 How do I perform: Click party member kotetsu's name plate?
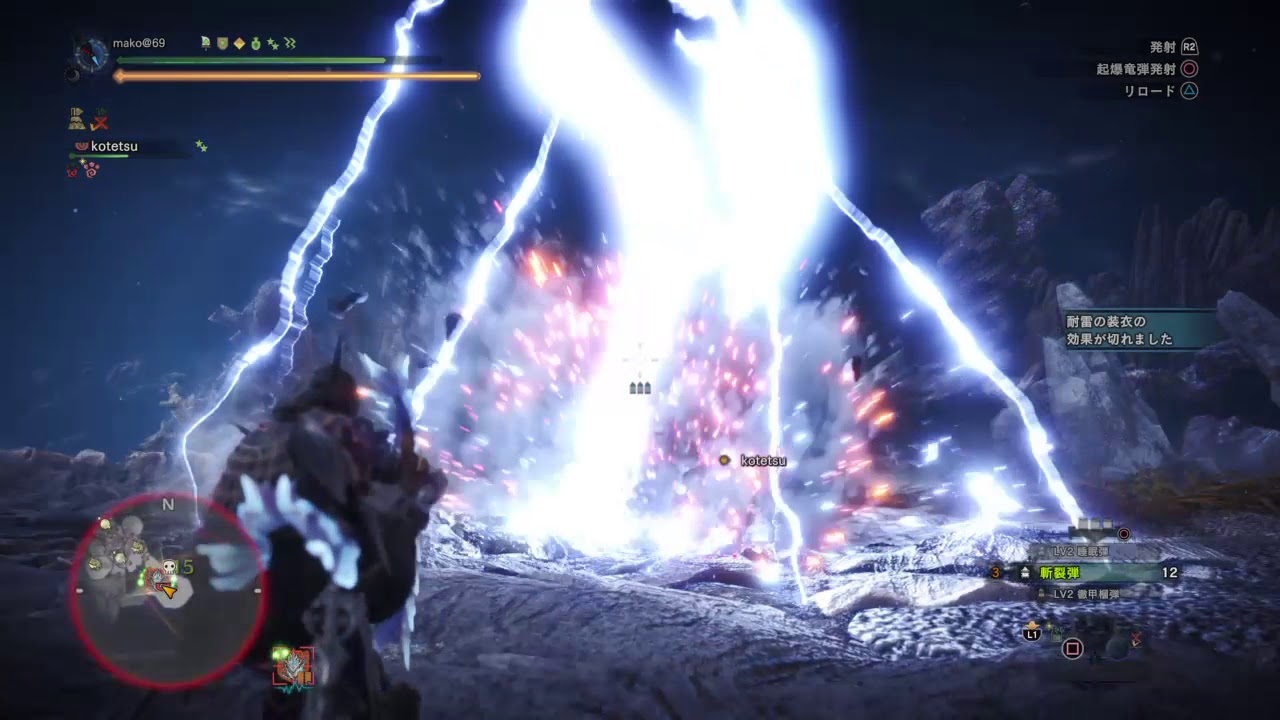coord(114,147)
